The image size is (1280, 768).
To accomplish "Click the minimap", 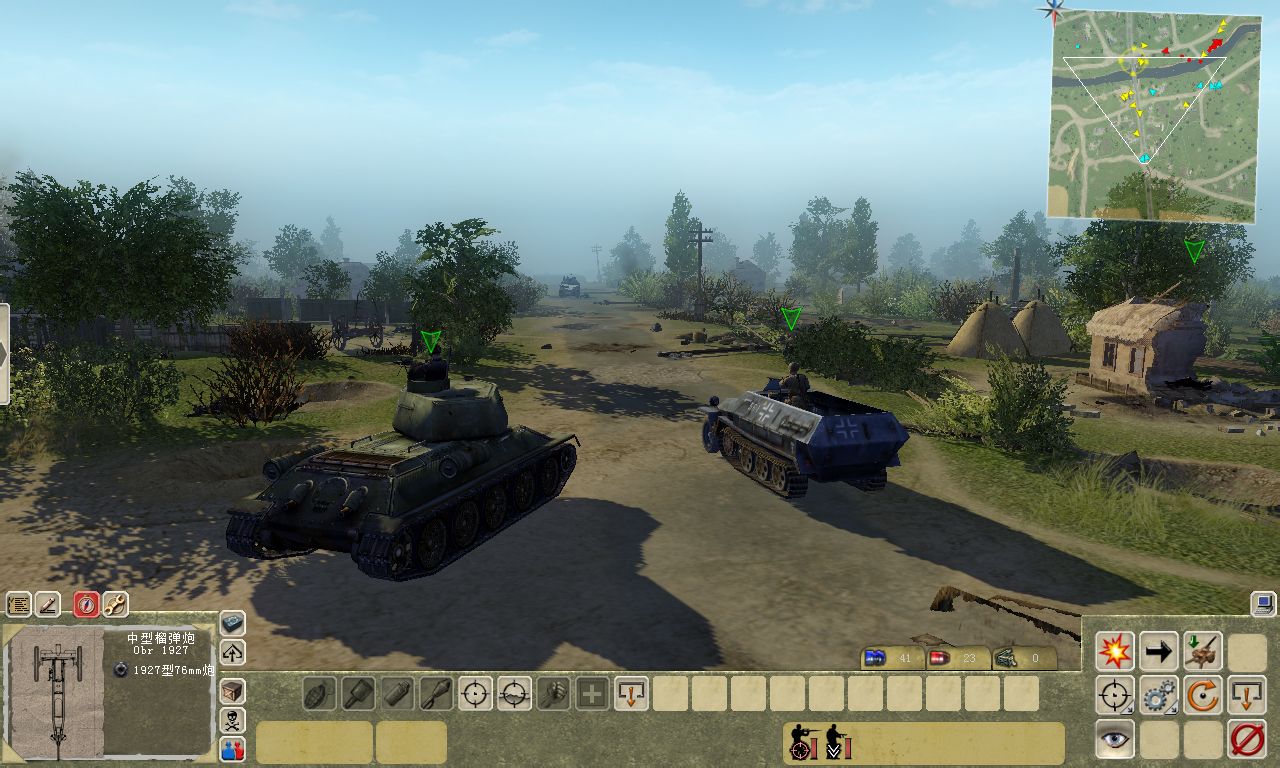I will tap(1152, 115).
